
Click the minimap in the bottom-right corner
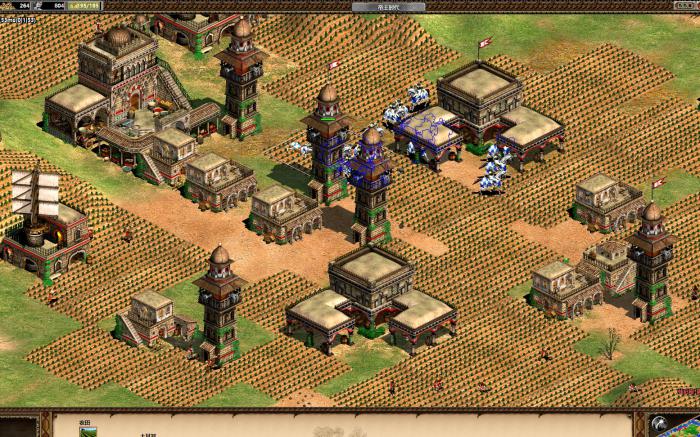point(673,425)
